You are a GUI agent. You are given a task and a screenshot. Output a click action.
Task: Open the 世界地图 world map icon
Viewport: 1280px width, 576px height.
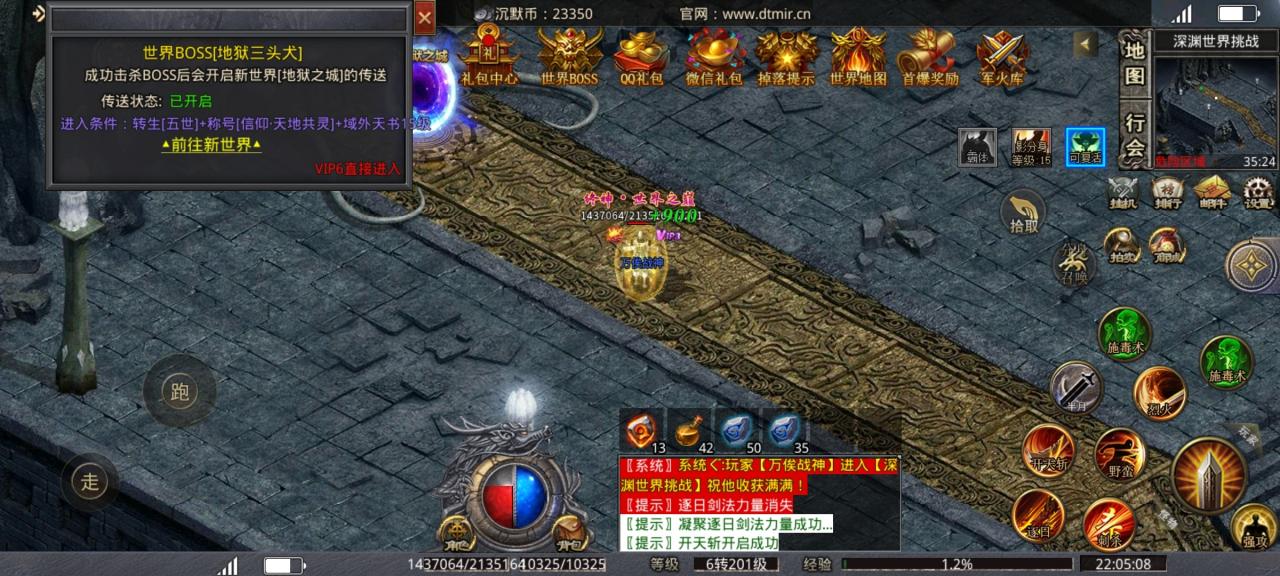[858, 56]
